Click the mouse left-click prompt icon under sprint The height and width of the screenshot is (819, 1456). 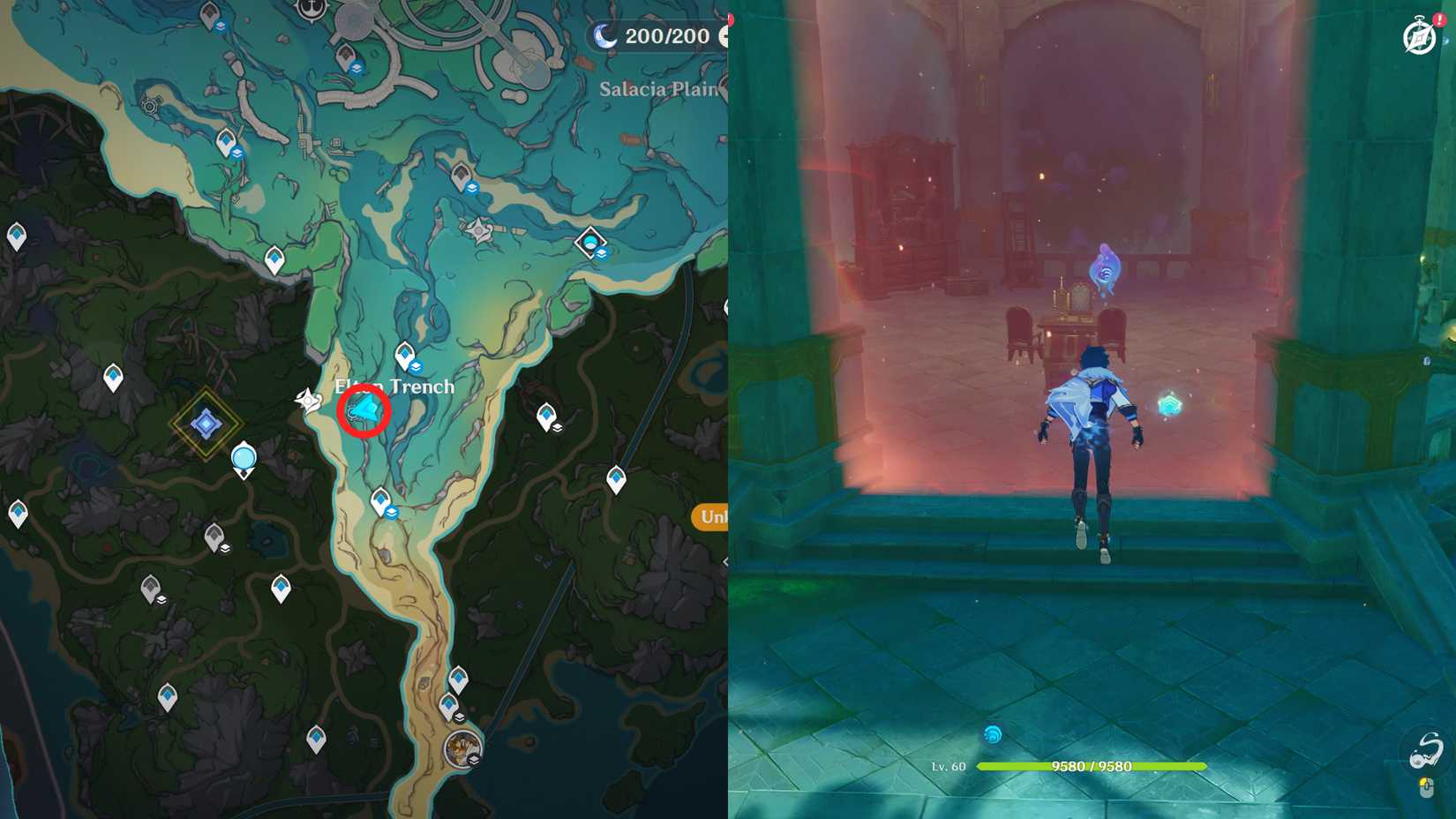pos(1427,788)
